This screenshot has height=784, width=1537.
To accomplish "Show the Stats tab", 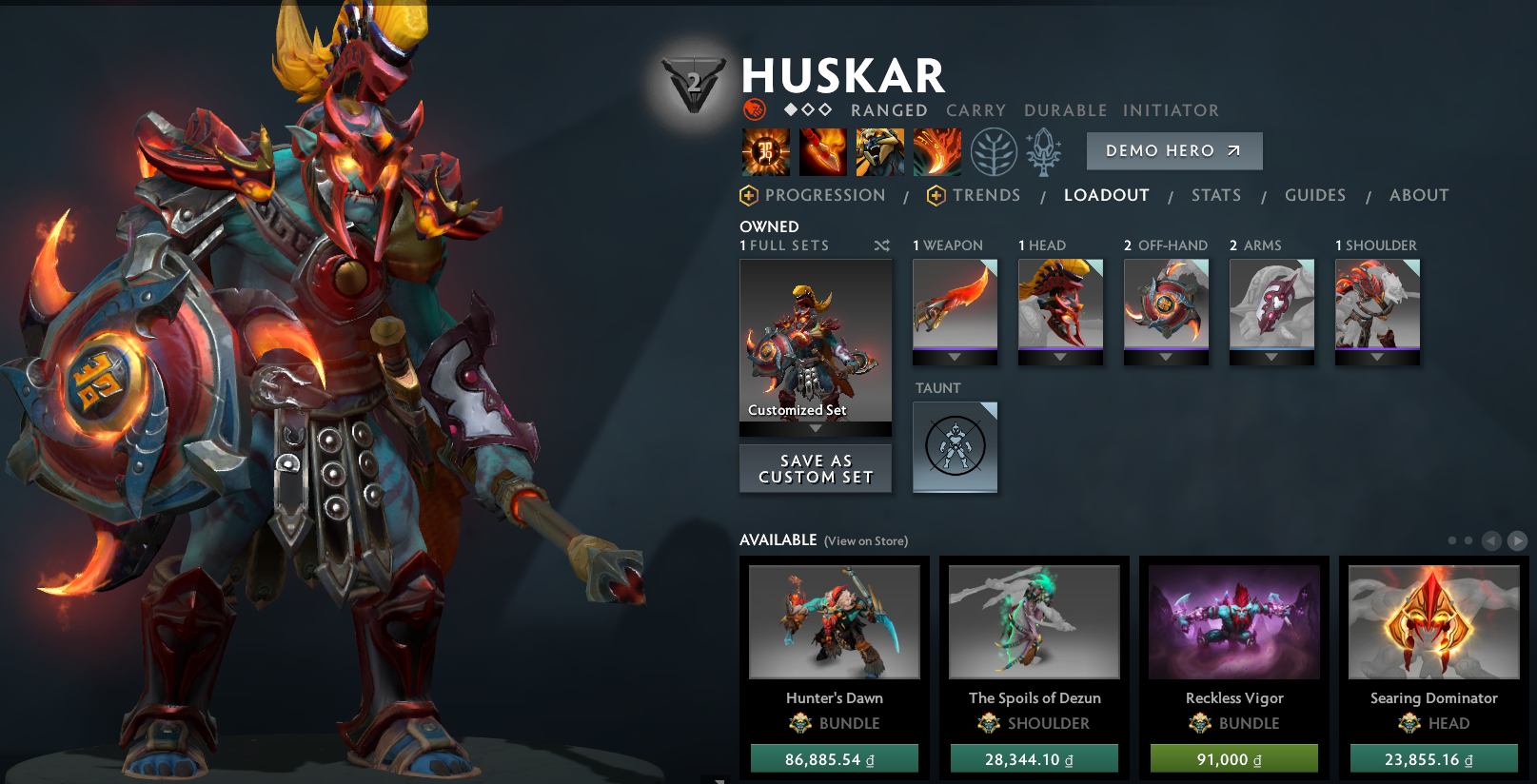I will point(1215,195).
